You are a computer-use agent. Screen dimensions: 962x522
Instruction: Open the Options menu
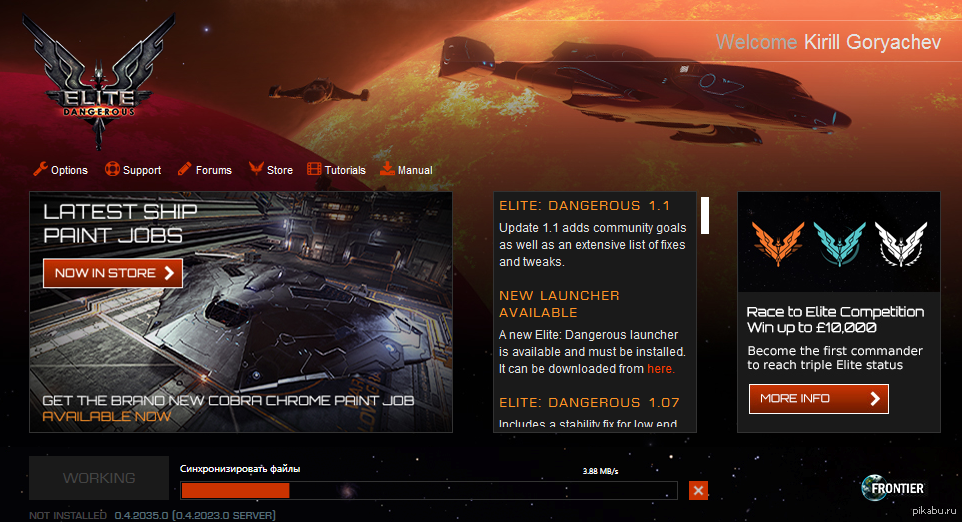[x=61, y=170]
